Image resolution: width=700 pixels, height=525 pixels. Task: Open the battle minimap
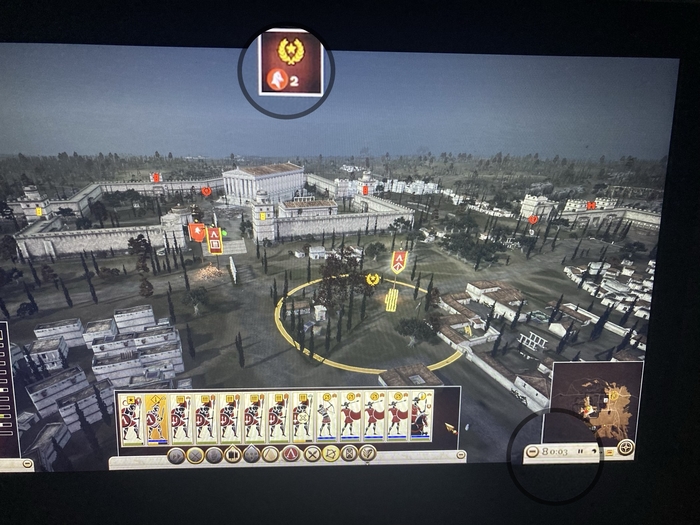[596, 402]
